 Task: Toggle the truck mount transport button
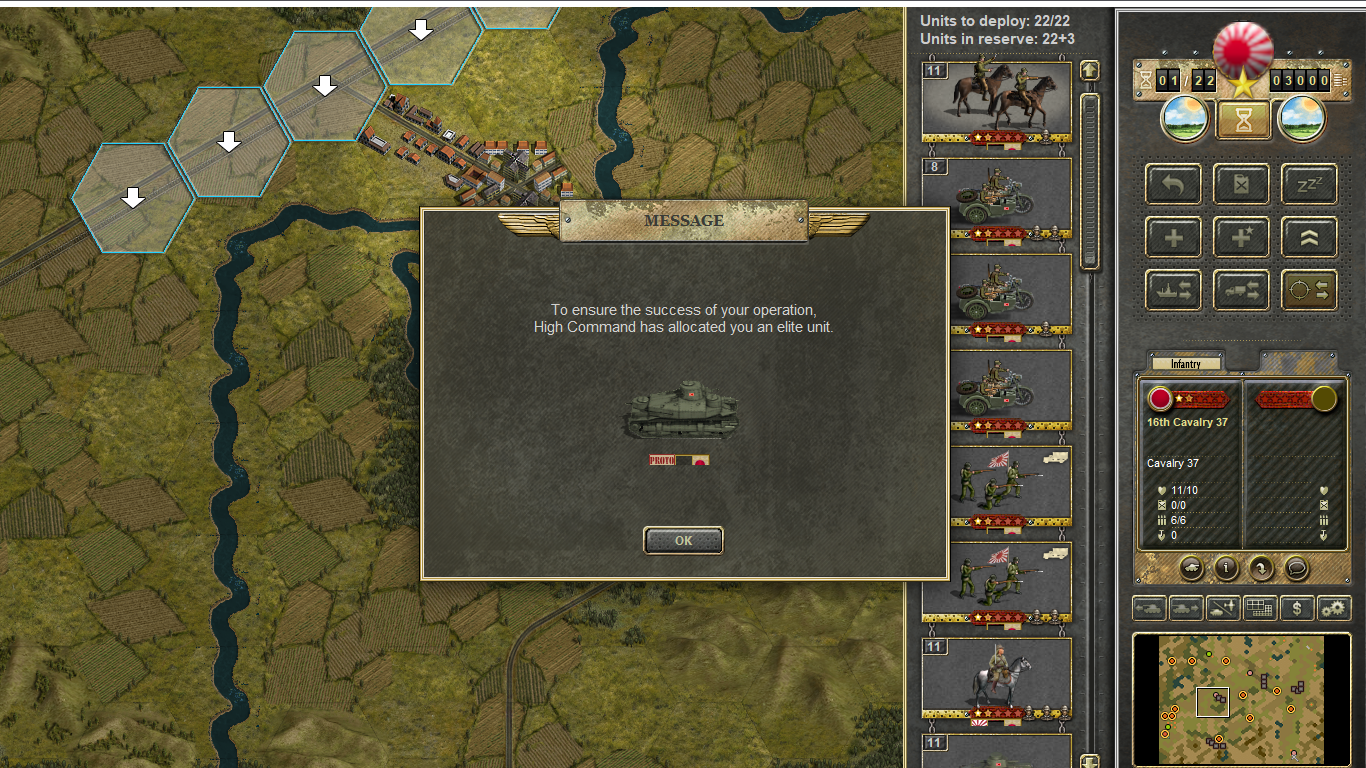click(1241, 290)
